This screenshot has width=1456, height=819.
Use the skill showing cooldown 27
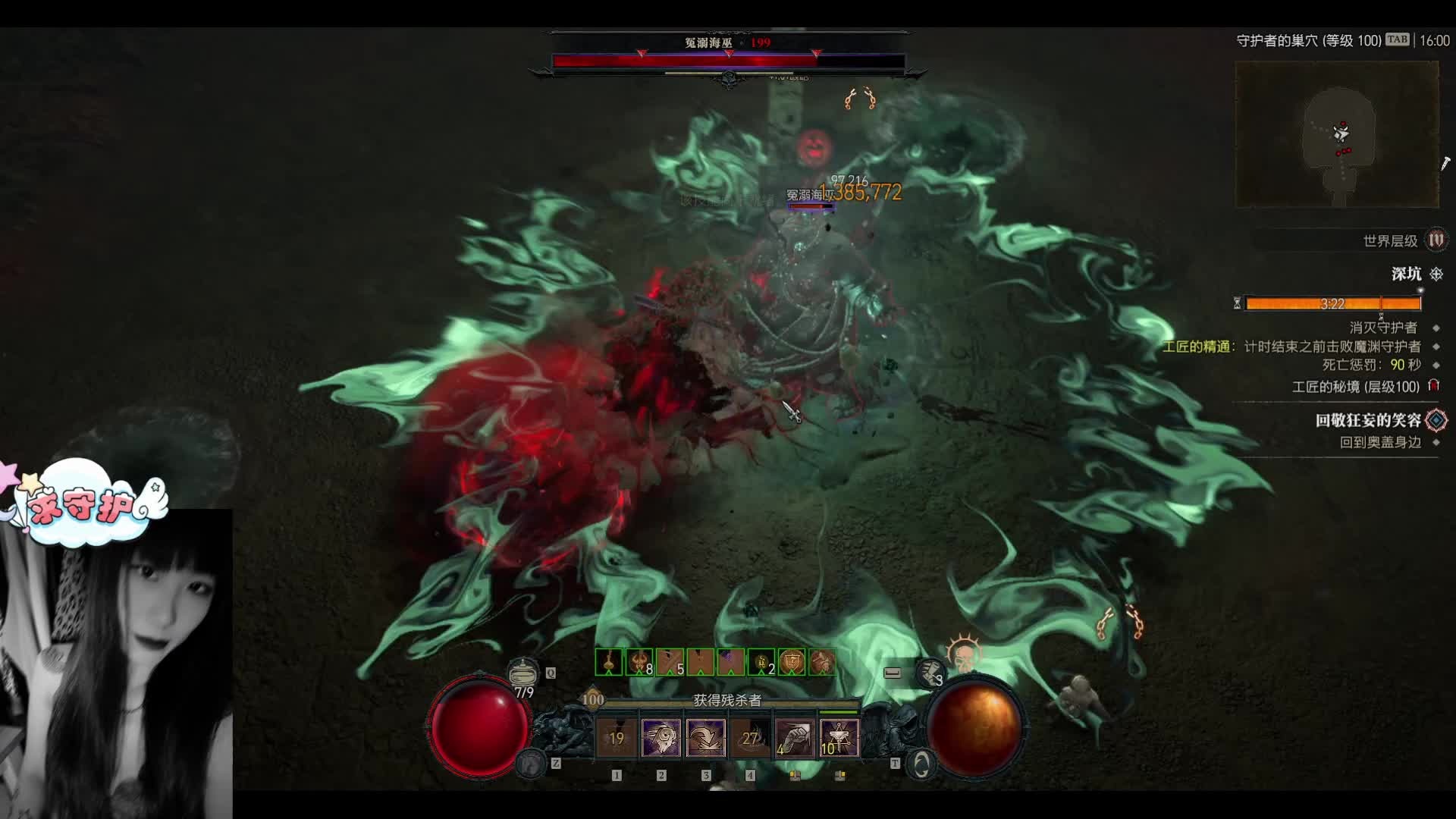pos(750,738)
